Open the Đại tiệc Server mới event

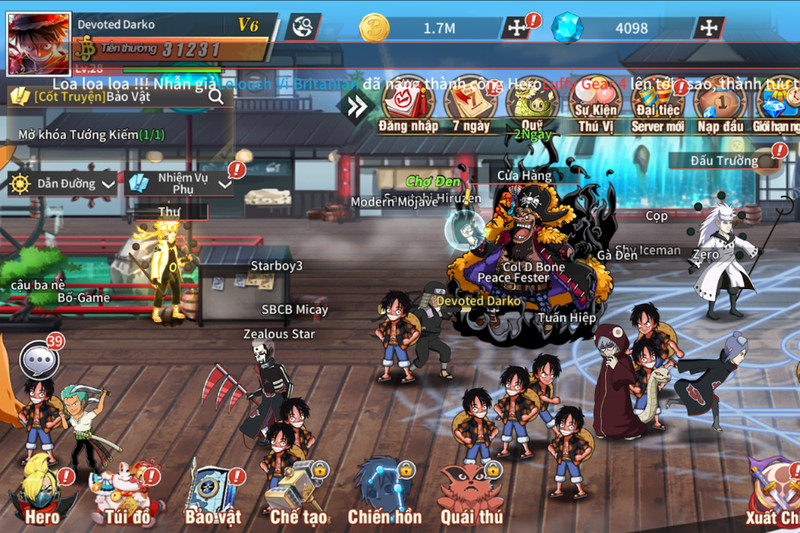(658, 106)
